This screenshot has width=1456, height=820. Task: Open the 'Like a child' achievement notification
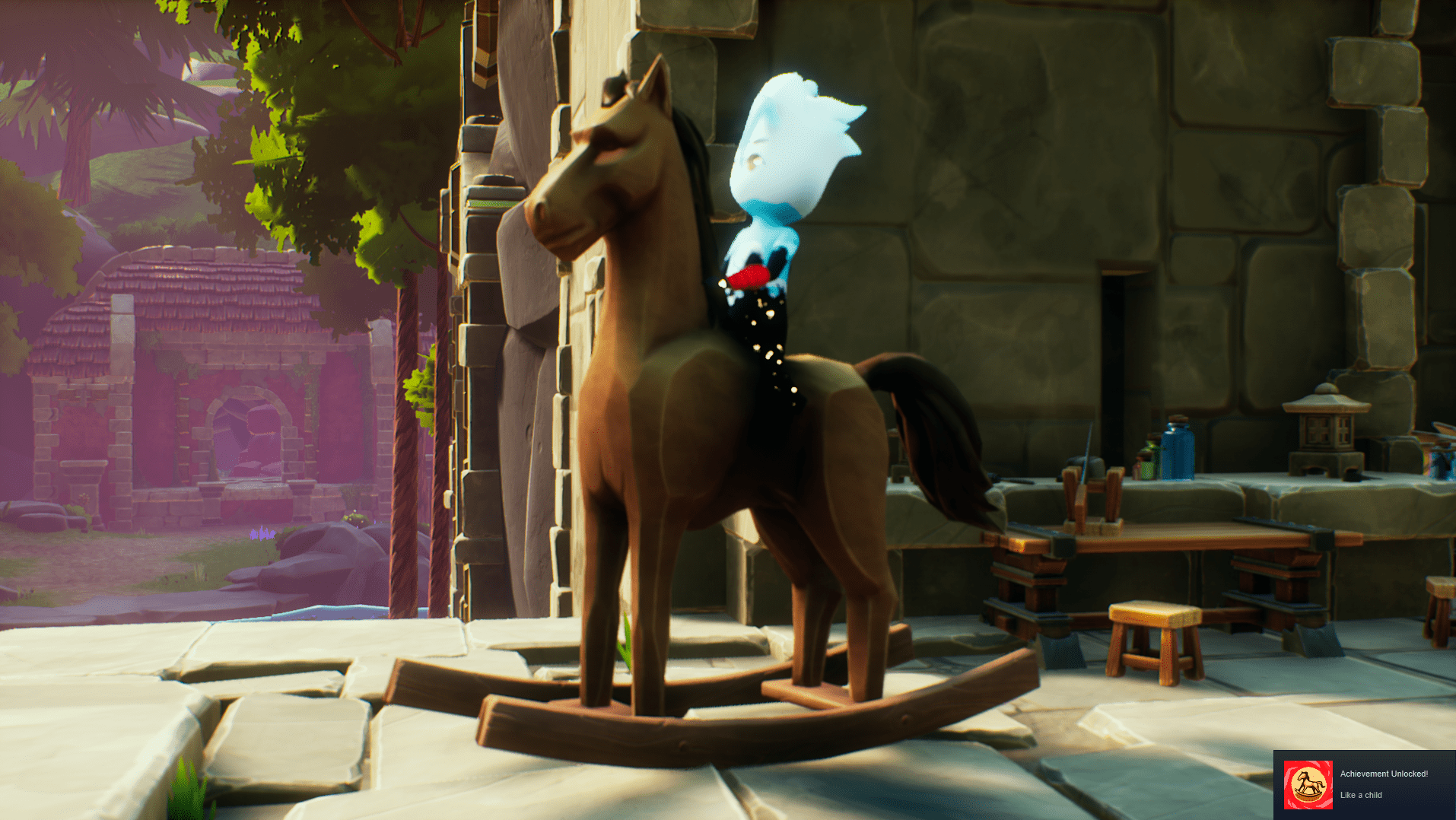[1383, 784]
